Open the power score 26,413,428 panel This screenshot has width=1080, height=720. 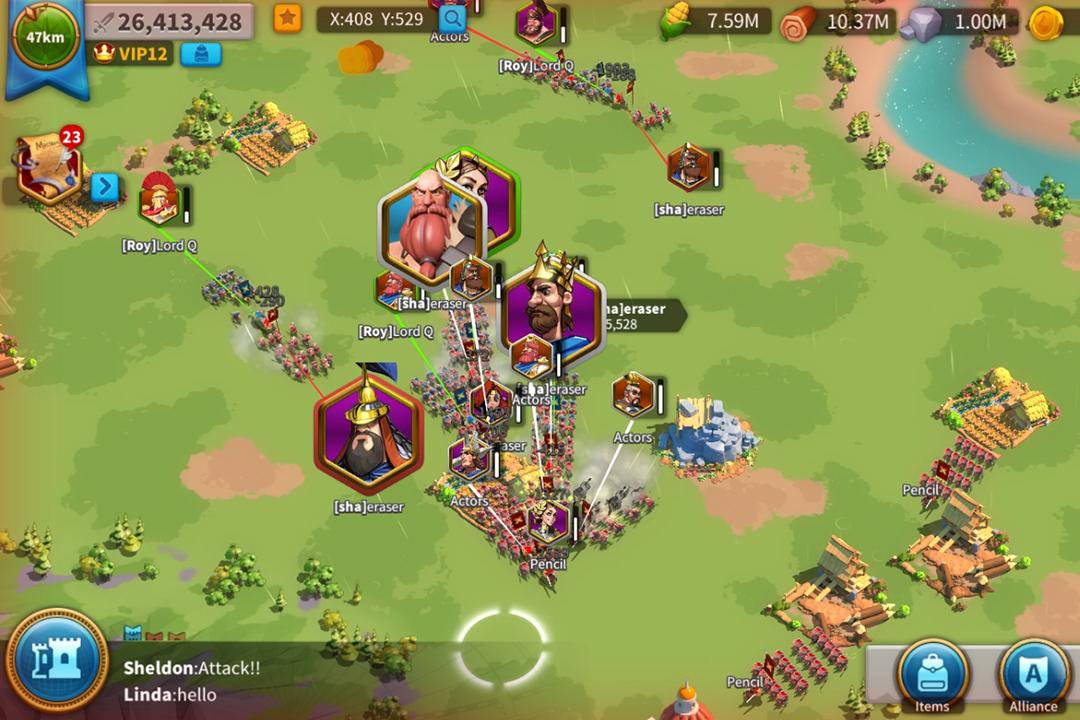point(168,21)
